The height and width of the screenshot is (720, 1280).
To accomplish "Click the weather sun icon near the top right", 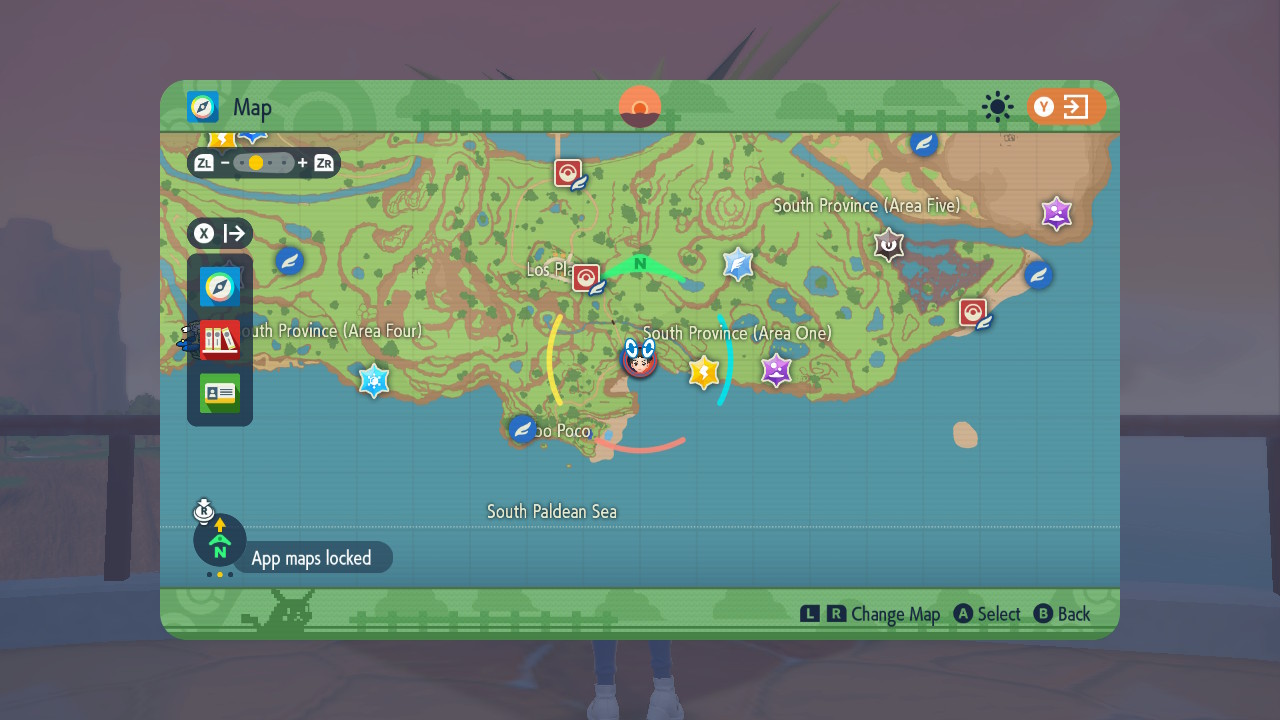I will click(997, 108).
